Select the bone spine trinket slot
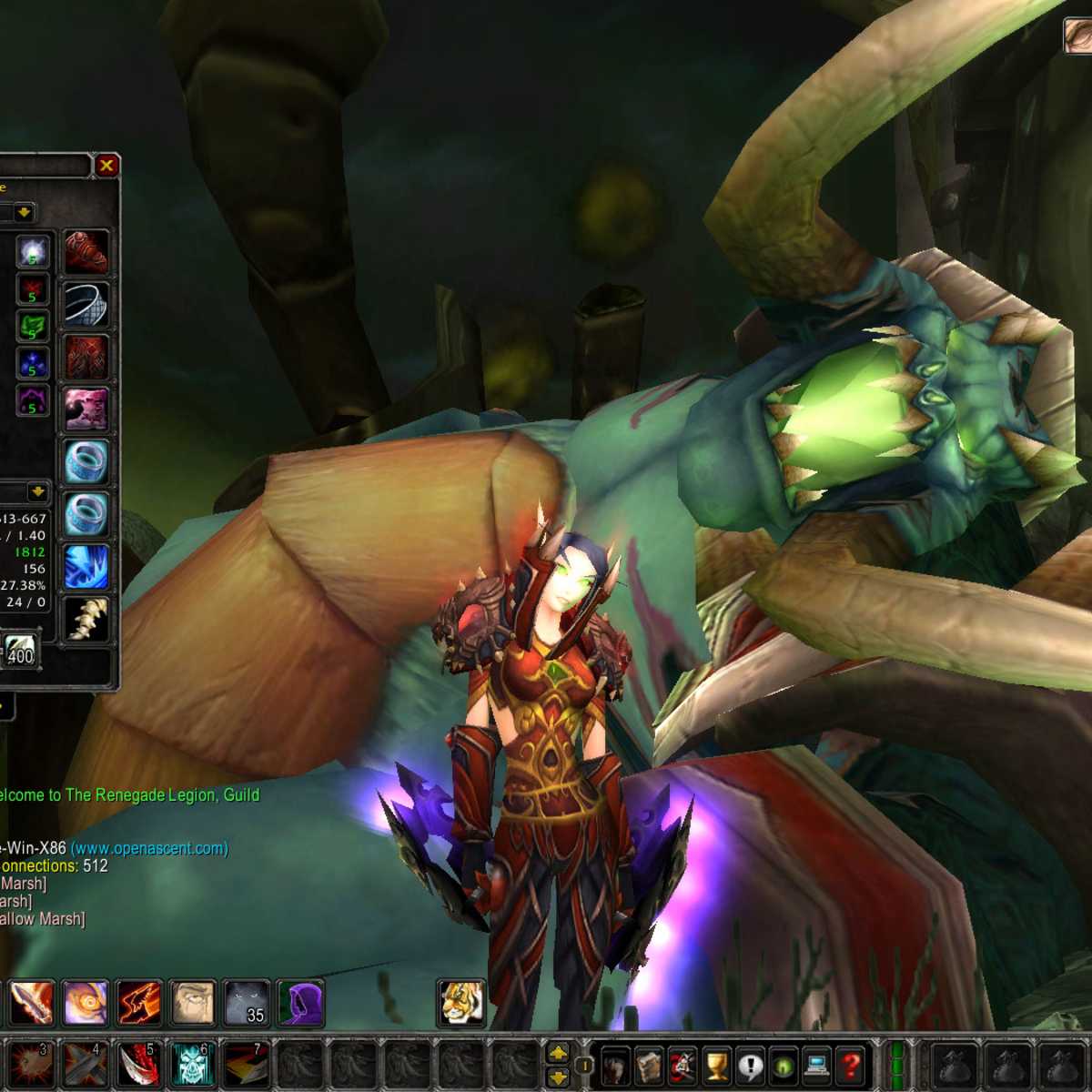 click(86, 618)
